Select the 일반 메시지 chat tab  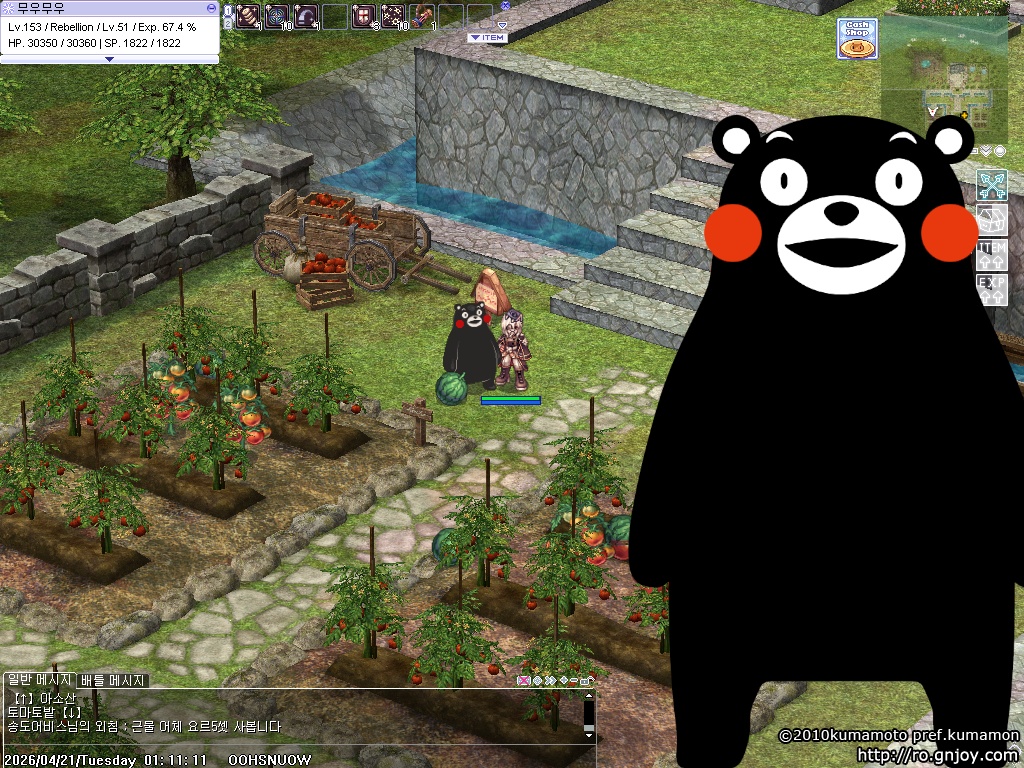pyautogui.click(x=39, y=681)
